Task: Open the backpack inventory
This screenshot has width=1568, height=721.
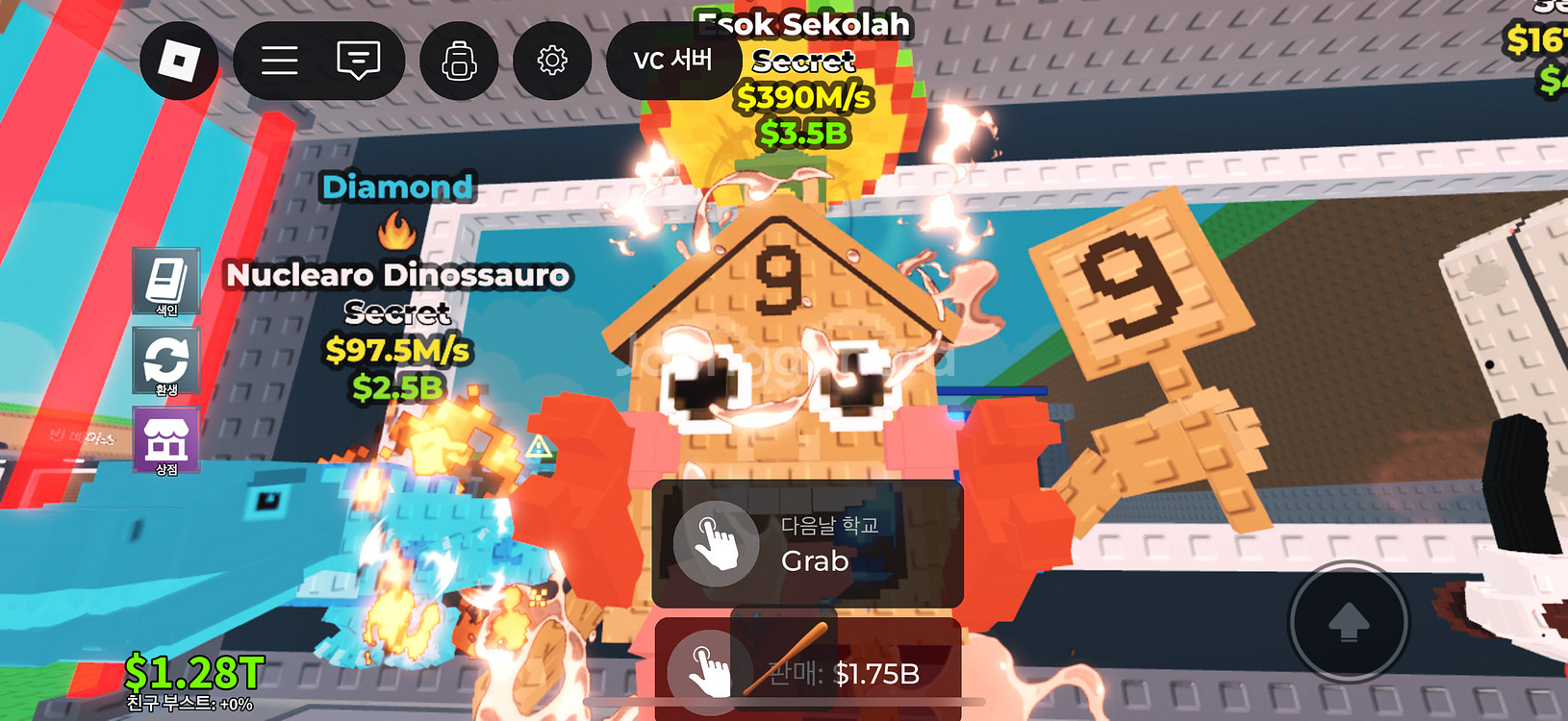Action: click(x=459, y=61)
